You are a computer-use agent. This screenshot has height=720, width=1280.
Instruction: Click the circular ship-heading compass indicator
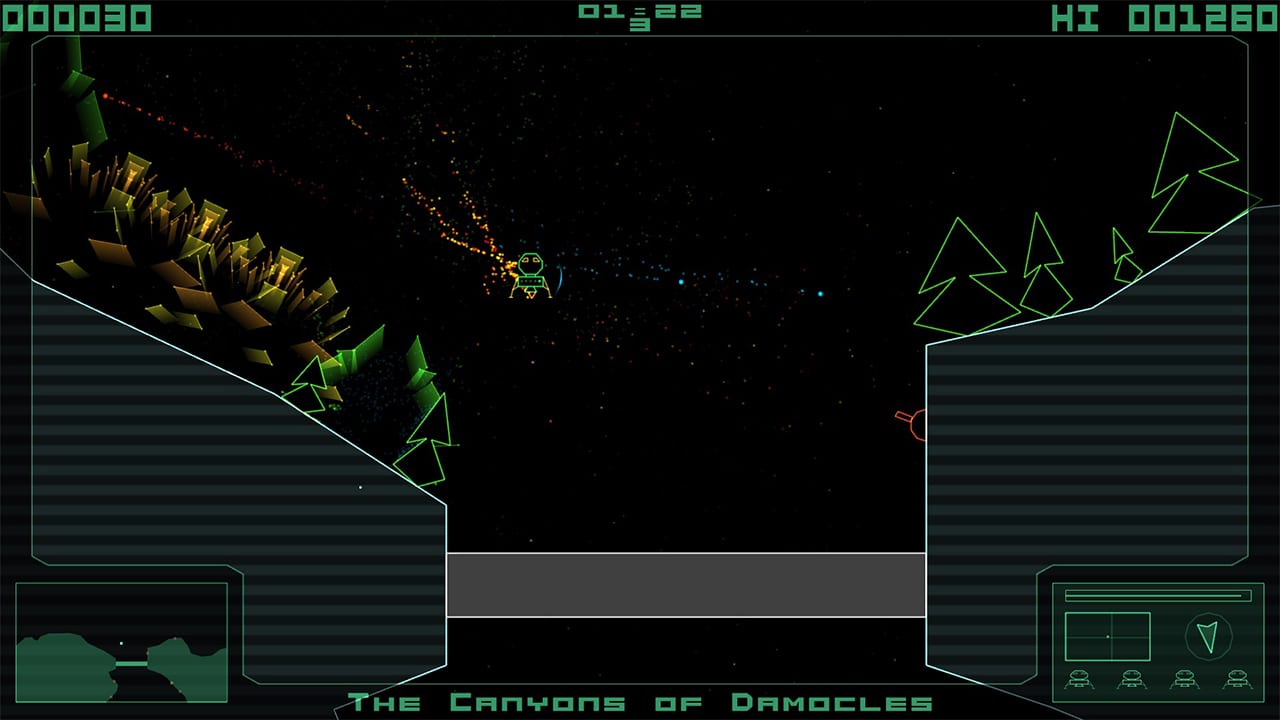click(x=1210, y=636)
